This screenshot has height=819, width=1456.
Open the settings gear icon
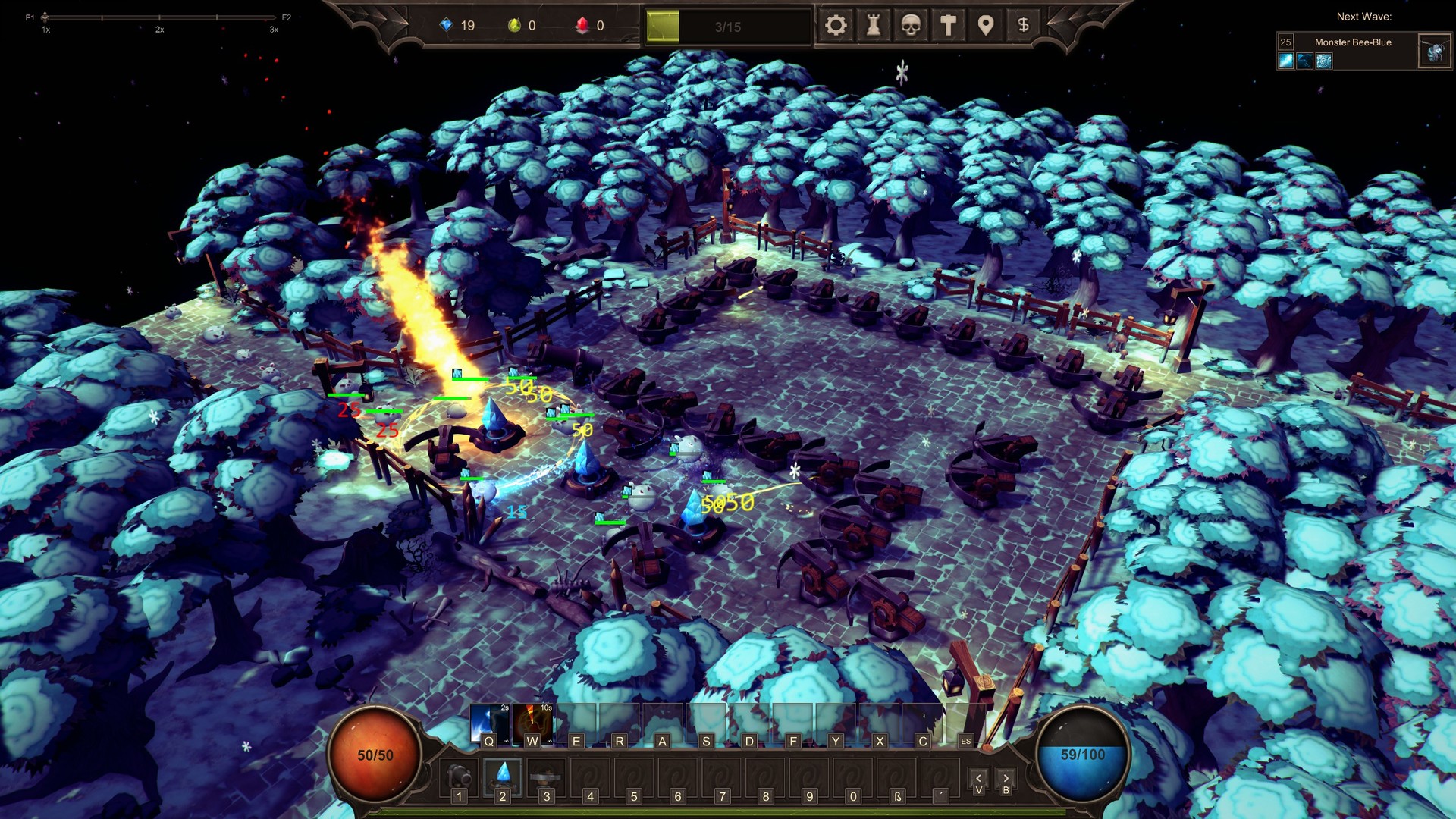836,25
